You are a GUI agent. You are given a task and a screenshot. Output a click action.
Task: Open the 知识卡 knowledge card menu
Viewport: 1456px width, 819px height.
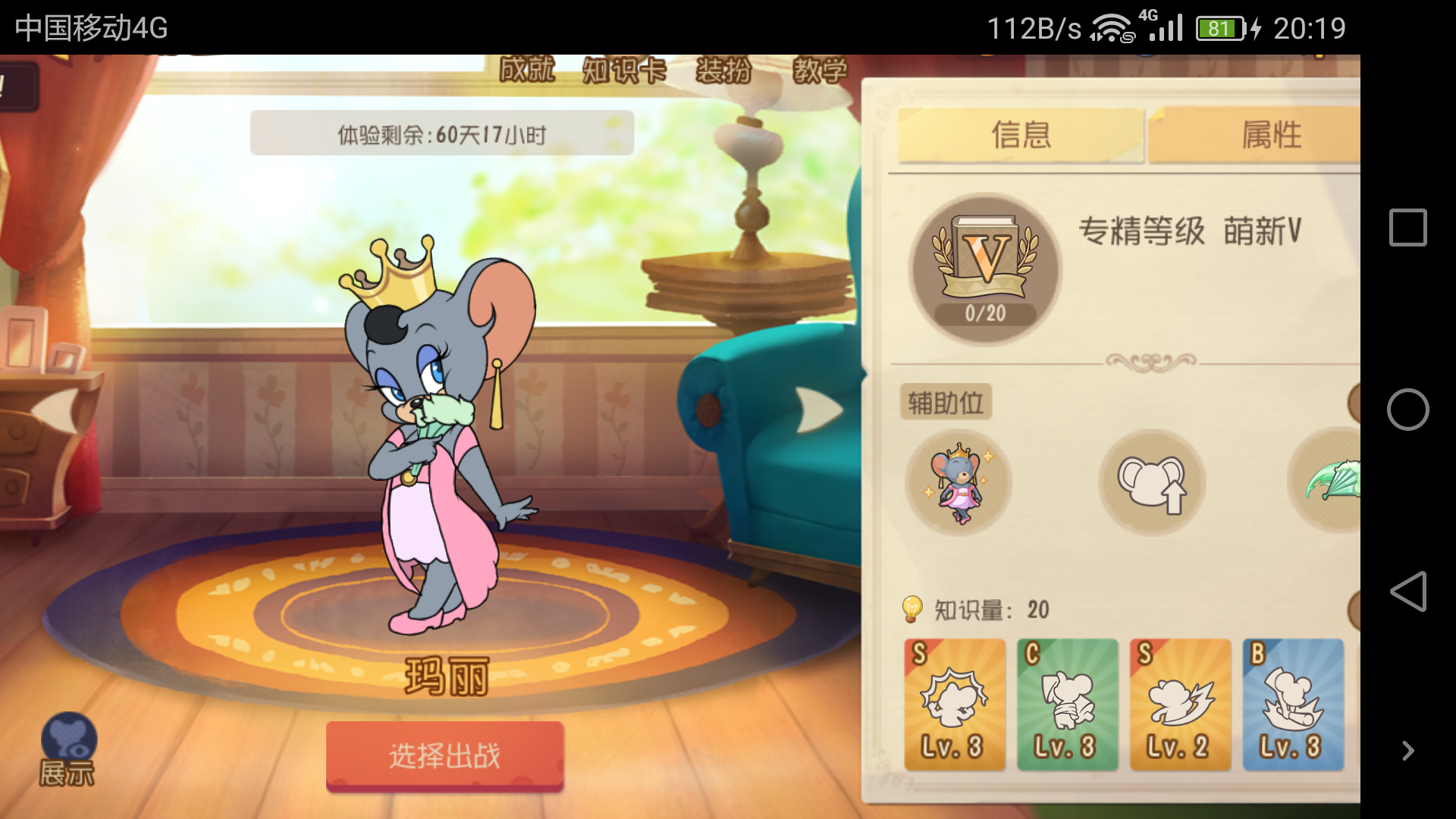click(x=624, y=72)
